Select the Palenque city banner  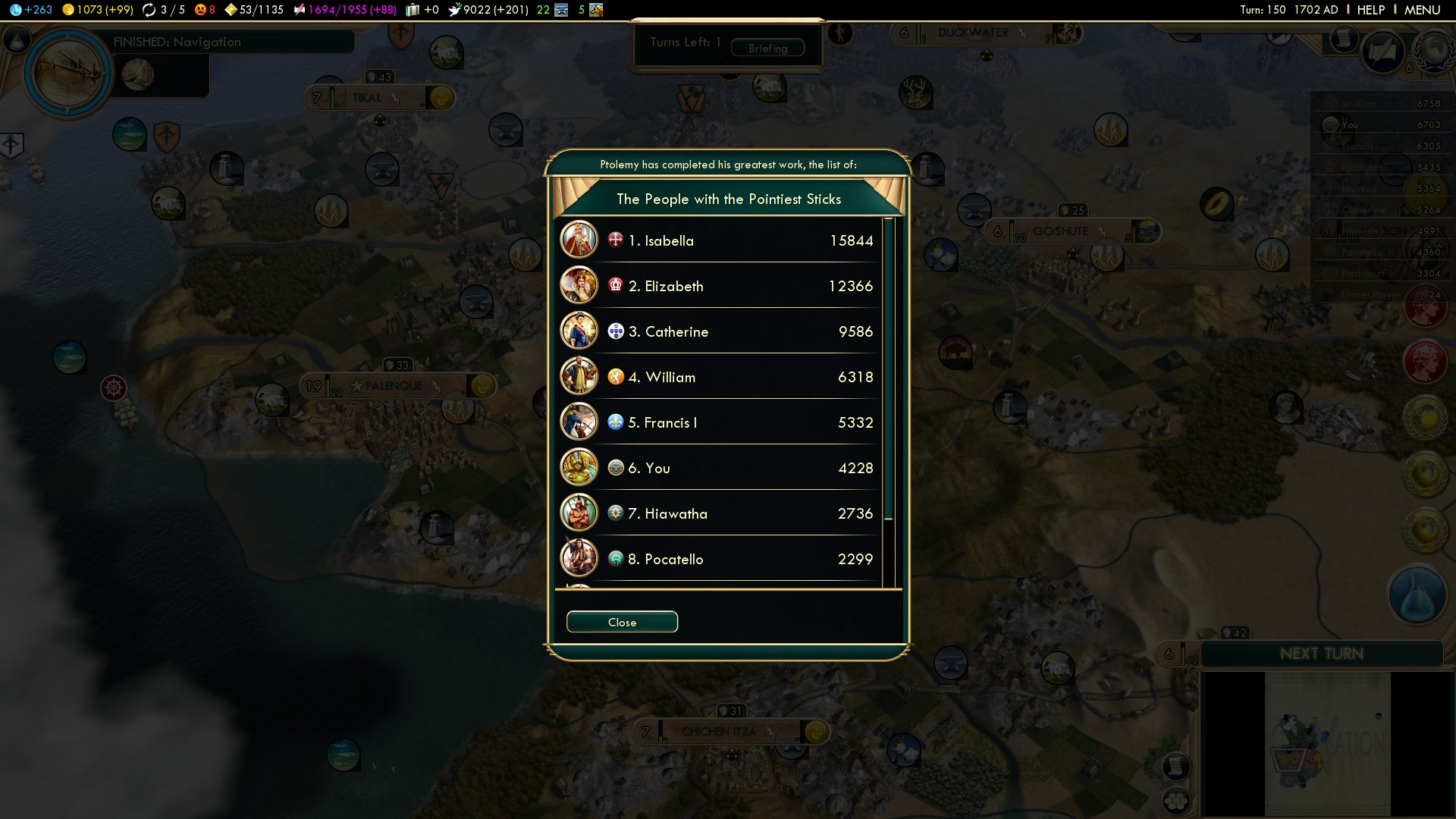coord(393,386)
